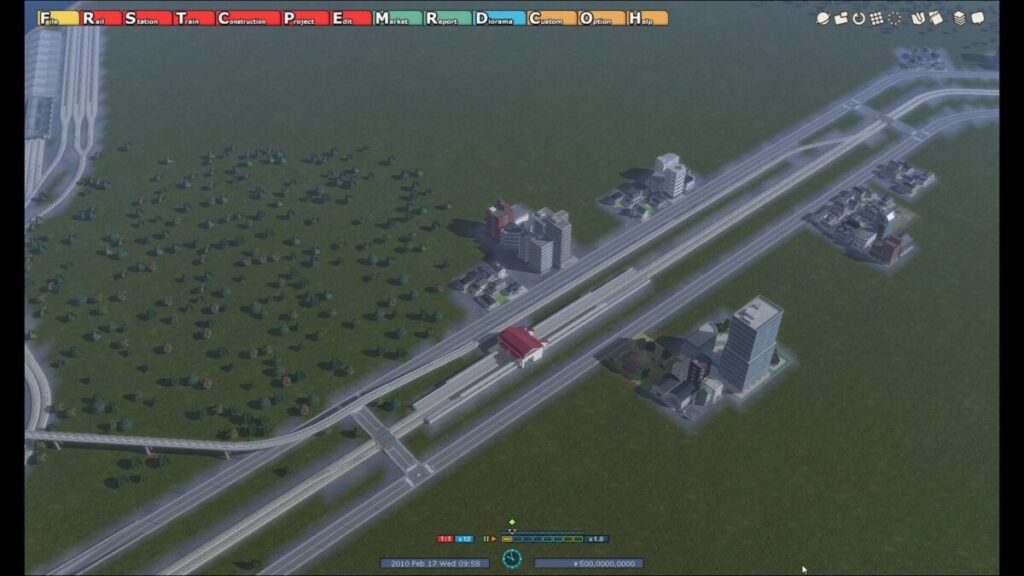Open the Option menu
Screen dimensions: 1024x576
(601, 18)
